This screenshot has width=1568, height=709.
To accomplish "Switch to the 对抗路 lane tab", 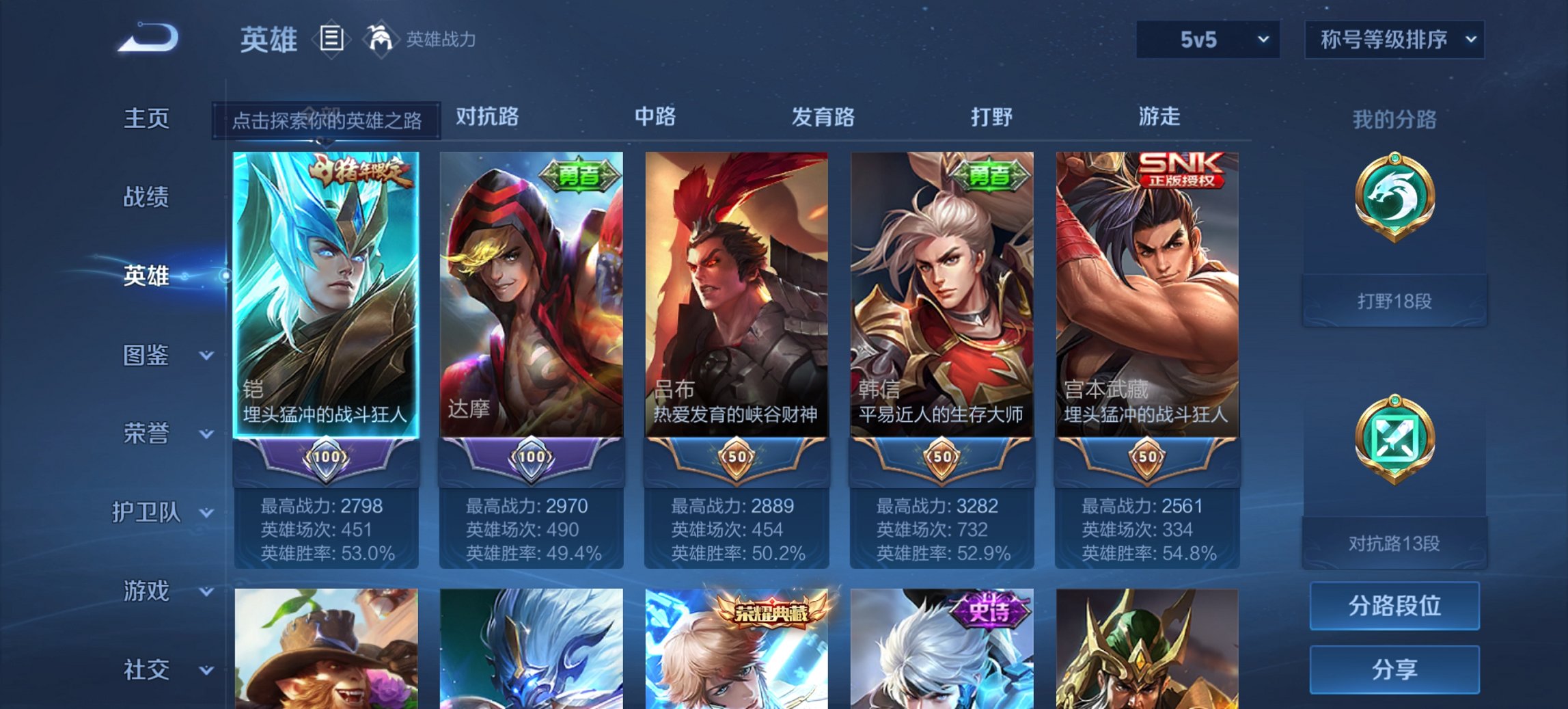I will point(484,117).
